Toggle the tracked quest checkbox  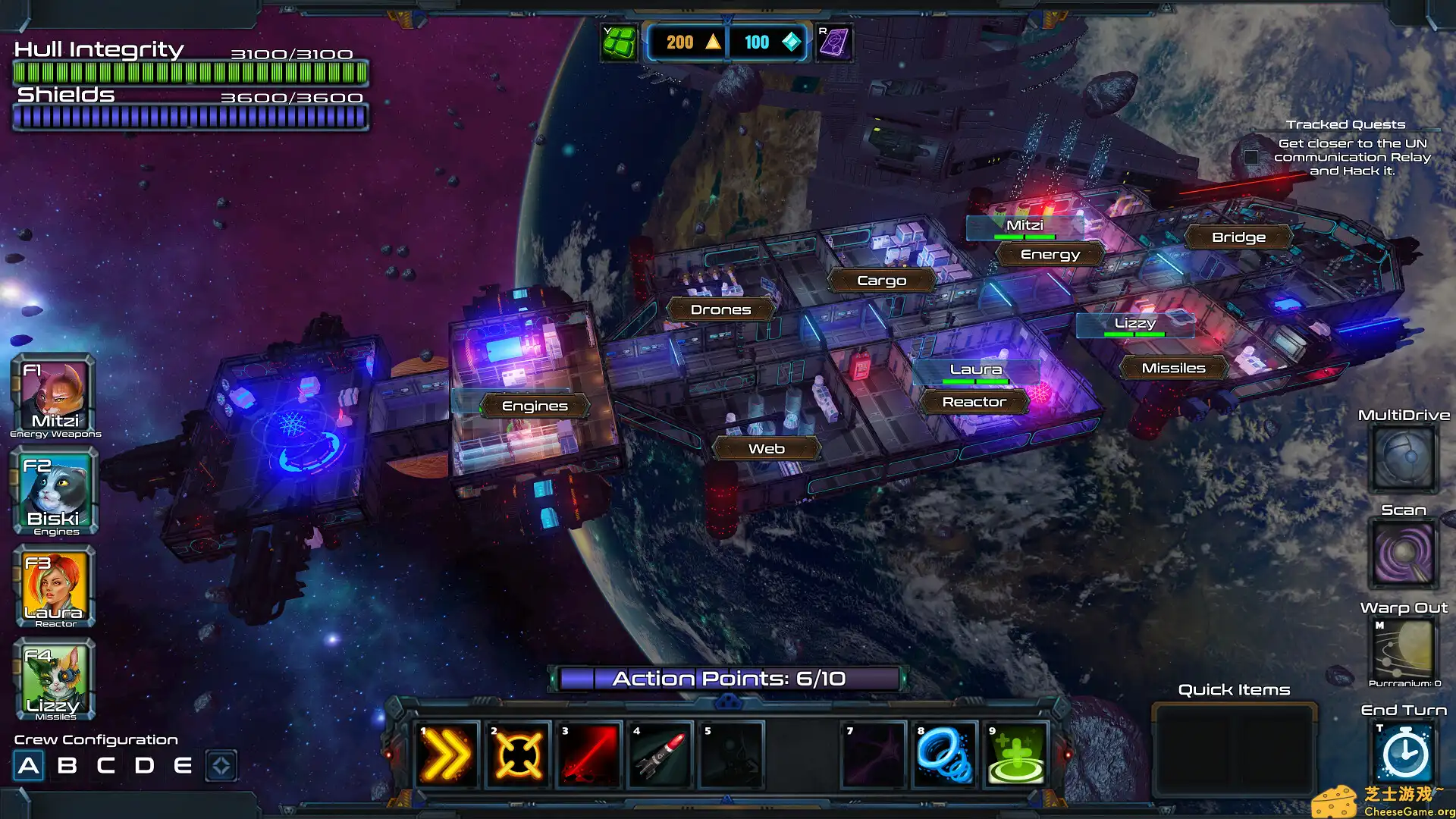[1251, 158]
